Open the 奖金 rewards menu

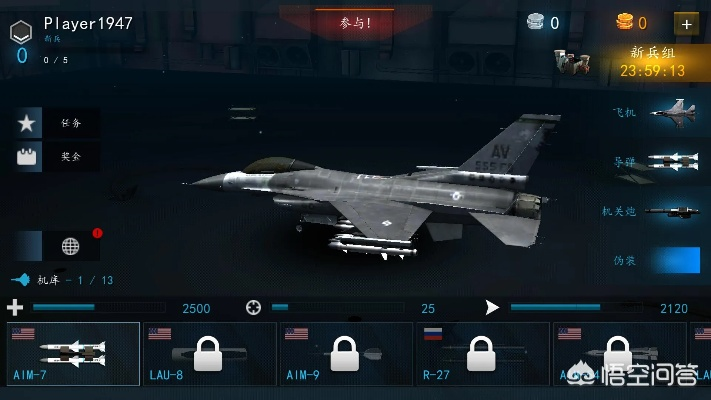57,156
